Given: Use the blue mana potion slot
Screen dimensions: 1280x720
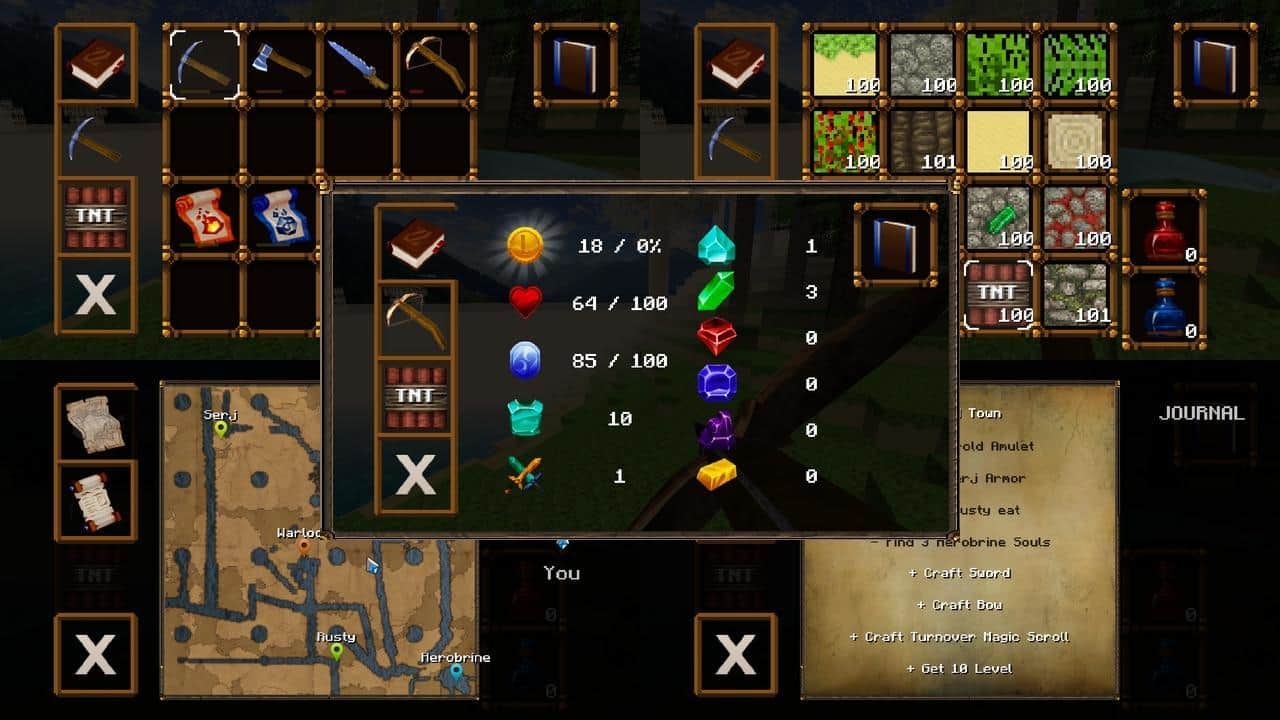Looking at the screenshot, I should [x=1164, y=306].
